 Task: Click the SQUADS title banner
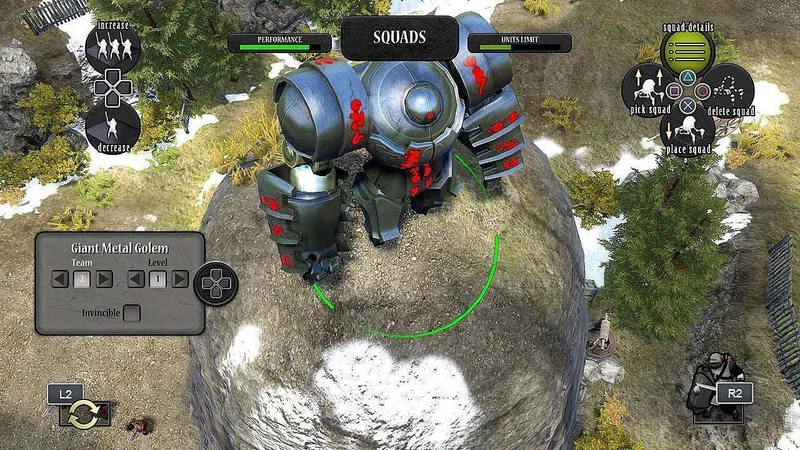pos(400,38)
